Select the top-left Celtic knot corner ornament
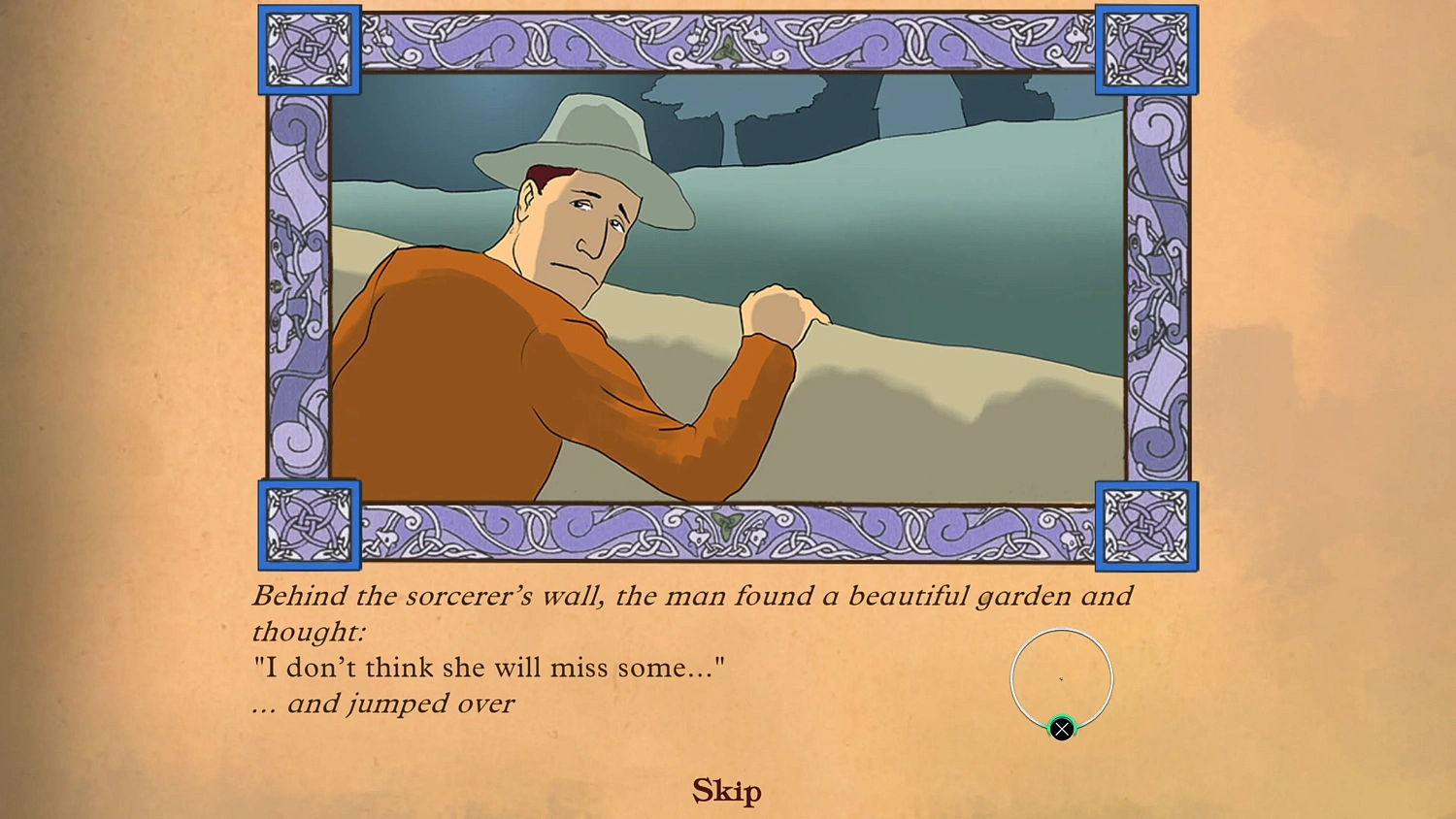This screenshot has width=1456, height=819. 309,50
